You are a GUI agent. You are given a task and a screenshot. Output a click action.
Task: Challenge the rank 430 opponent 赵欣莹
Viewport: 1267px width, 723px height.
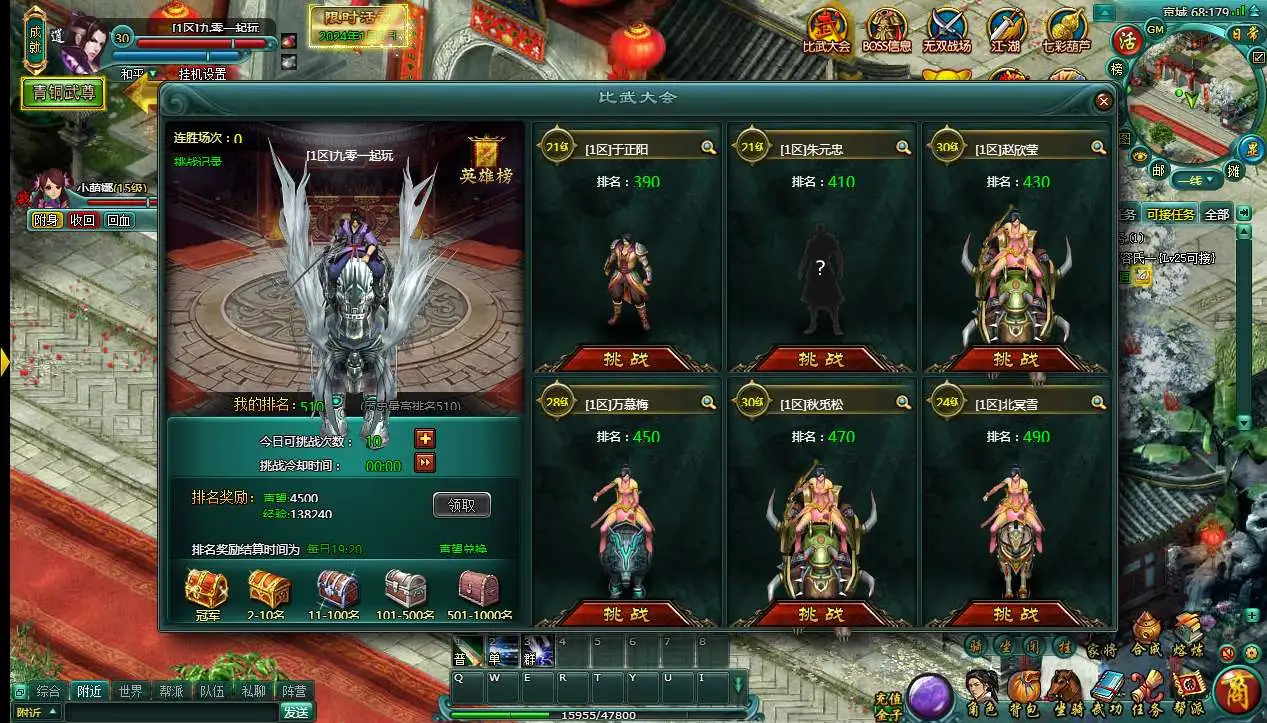1015,358
